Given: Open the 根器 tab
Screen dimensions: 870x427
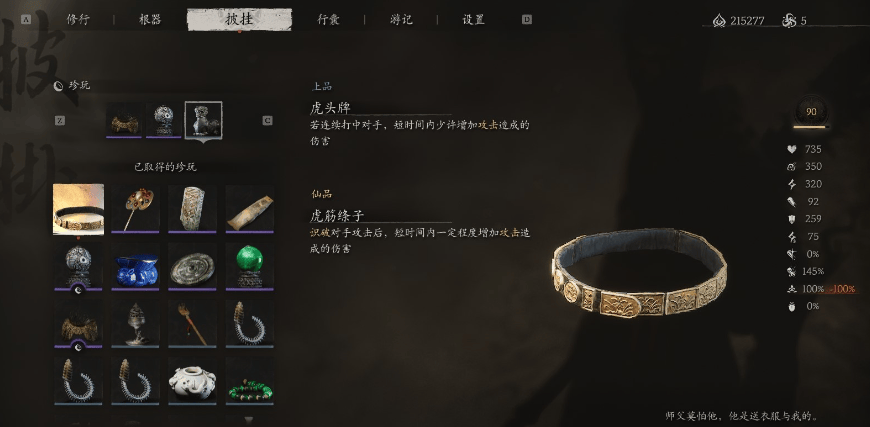Looking at the screenshot, I should click(x=150, y=19).
